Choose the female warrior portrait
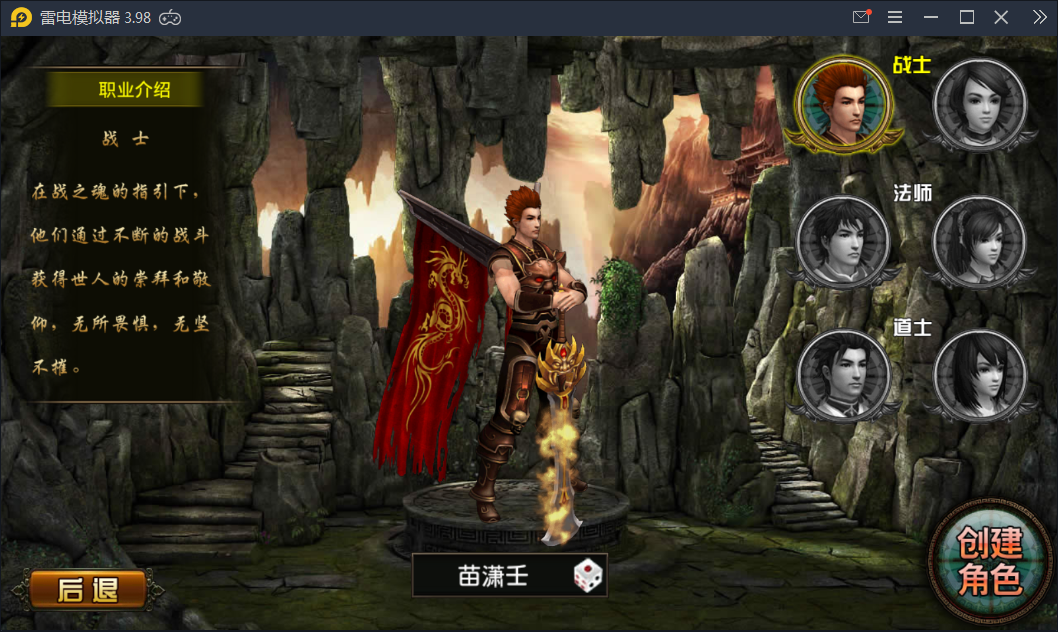The height and width of the screenshot is (632, 1058). tap(980, 104)
